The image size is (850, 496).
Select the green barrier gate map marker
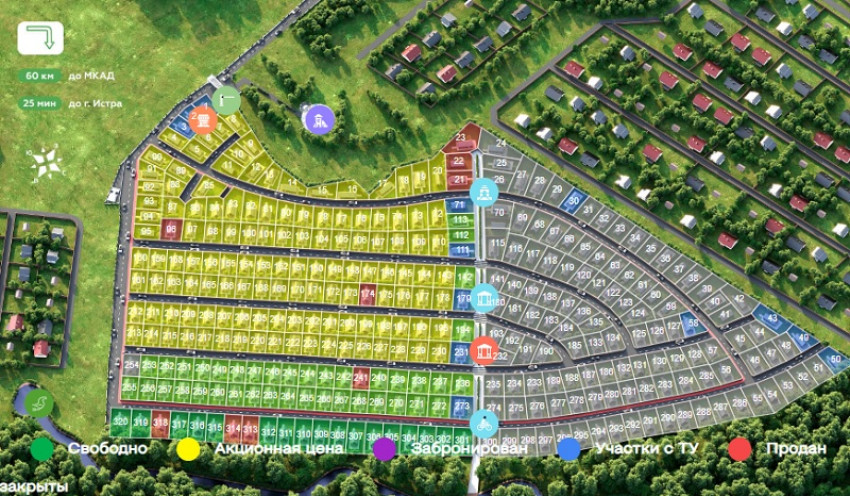(226, 100)
